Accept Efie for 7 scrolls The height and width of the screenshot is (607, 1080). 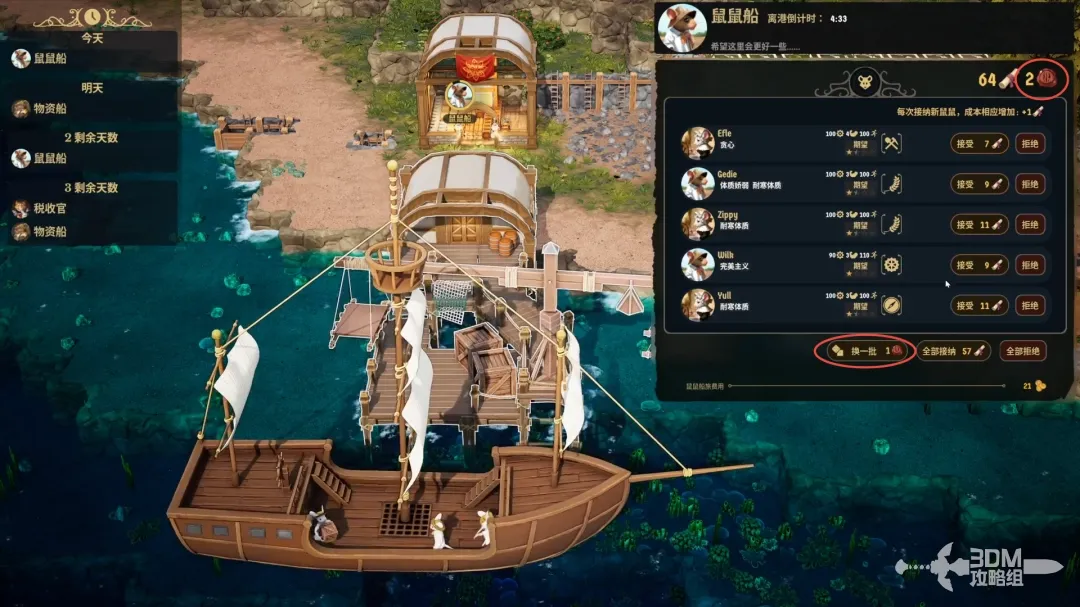979,144
